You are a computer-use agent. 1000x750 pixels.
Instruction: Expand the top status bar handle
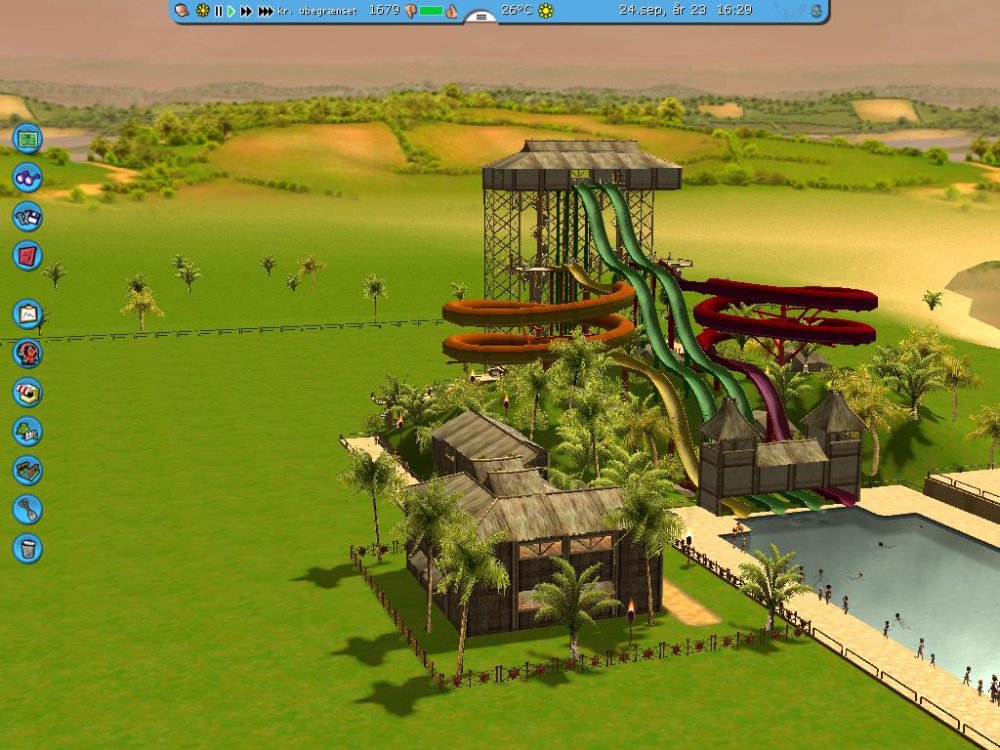pyautogui.click(x=481, y=17)
